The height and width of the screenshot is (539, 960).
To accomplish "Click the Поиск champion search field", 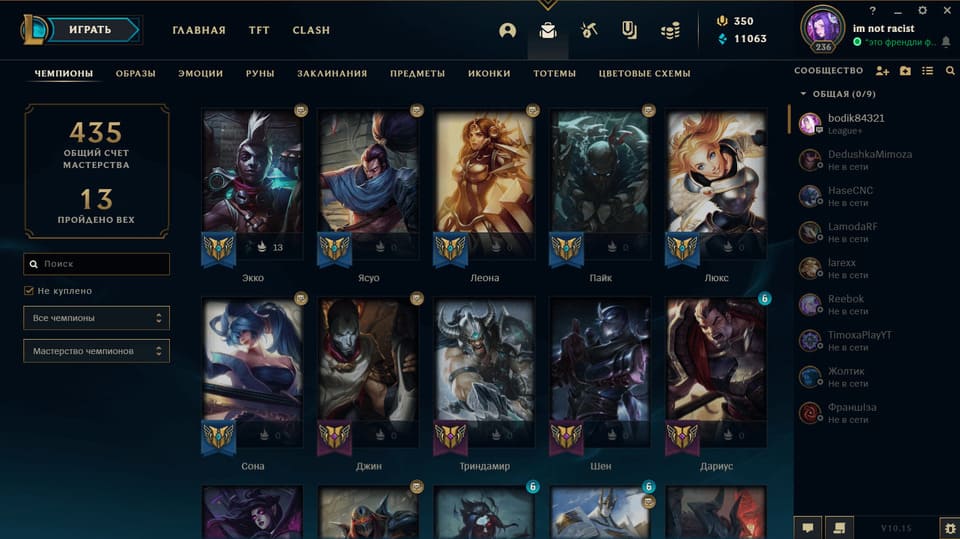I will click(97, 264).
